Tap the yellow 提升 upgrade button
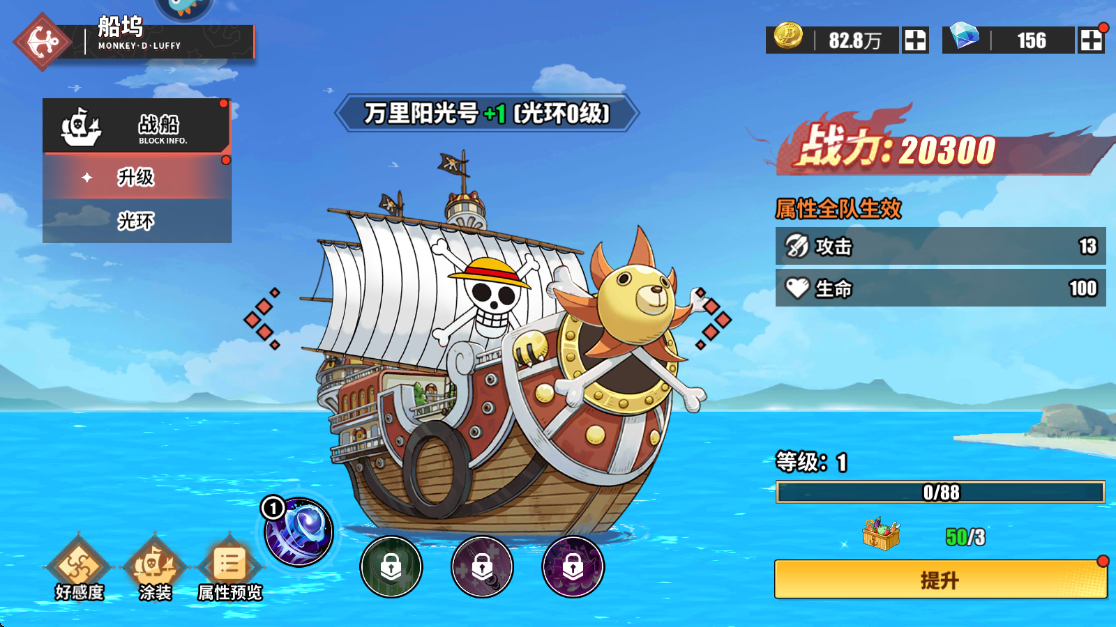Viewport: 1116px width, 627px height. tap(940, 580)
